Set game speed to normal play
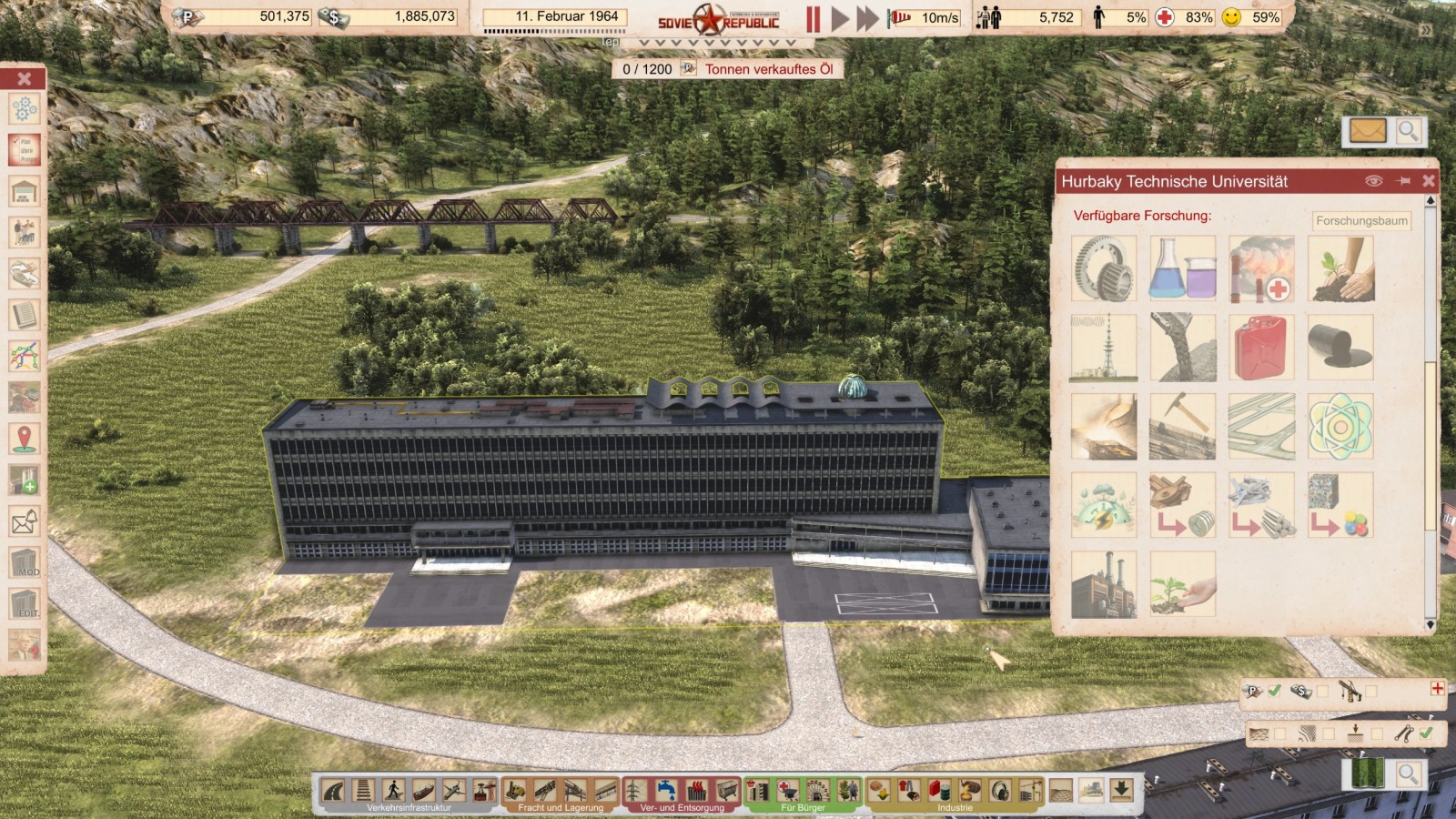Viewport: 1456px width, 819px height. click(840, 18)
